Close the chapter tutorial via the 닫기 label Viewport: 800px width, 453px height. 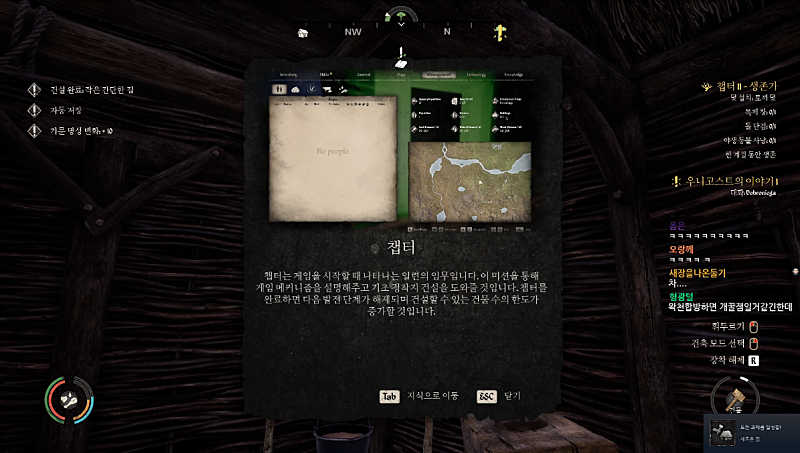click(511, 395)
